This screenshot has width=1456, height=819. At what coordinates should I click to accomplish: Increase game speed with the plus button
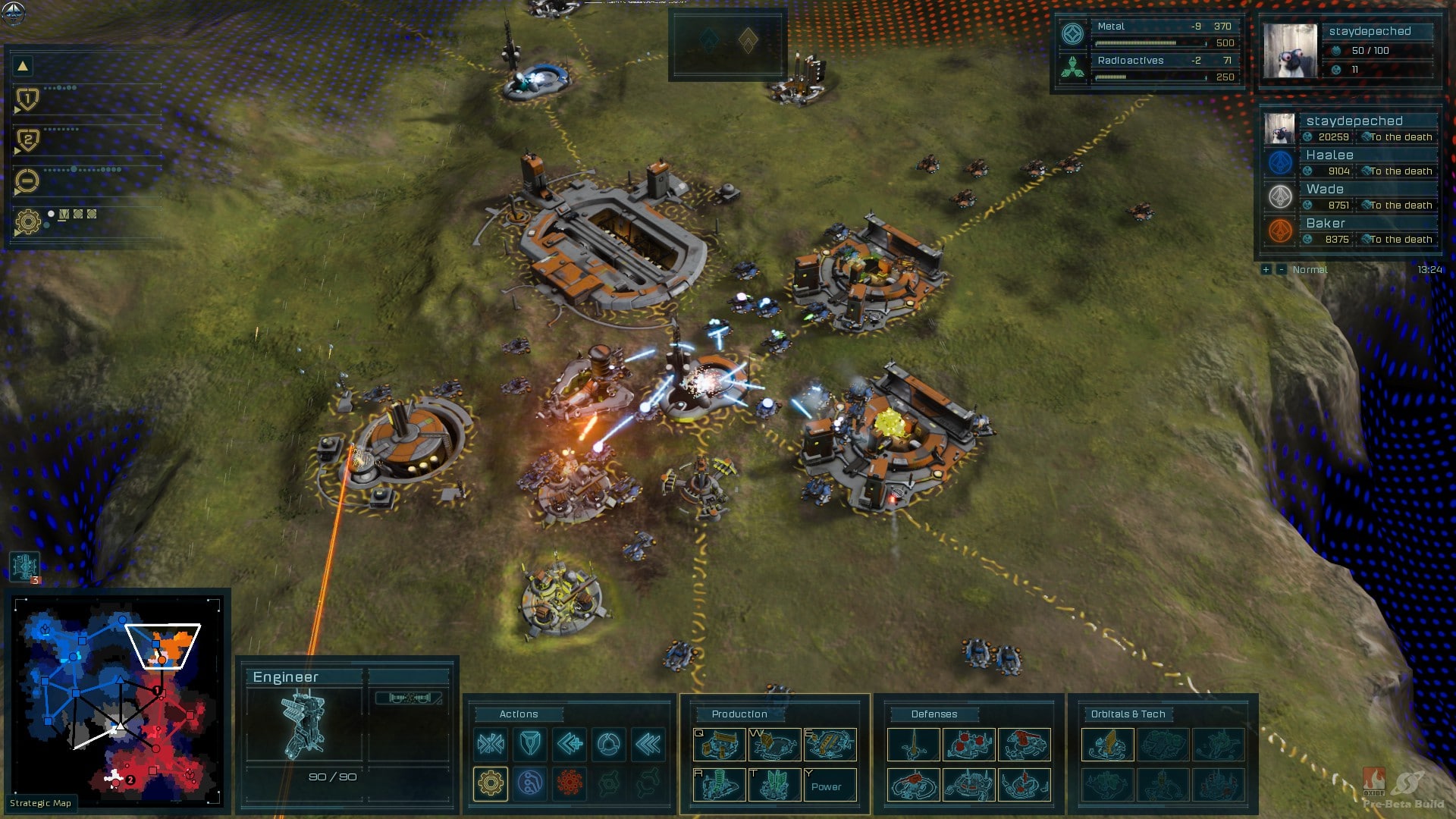click(1266, 270)
